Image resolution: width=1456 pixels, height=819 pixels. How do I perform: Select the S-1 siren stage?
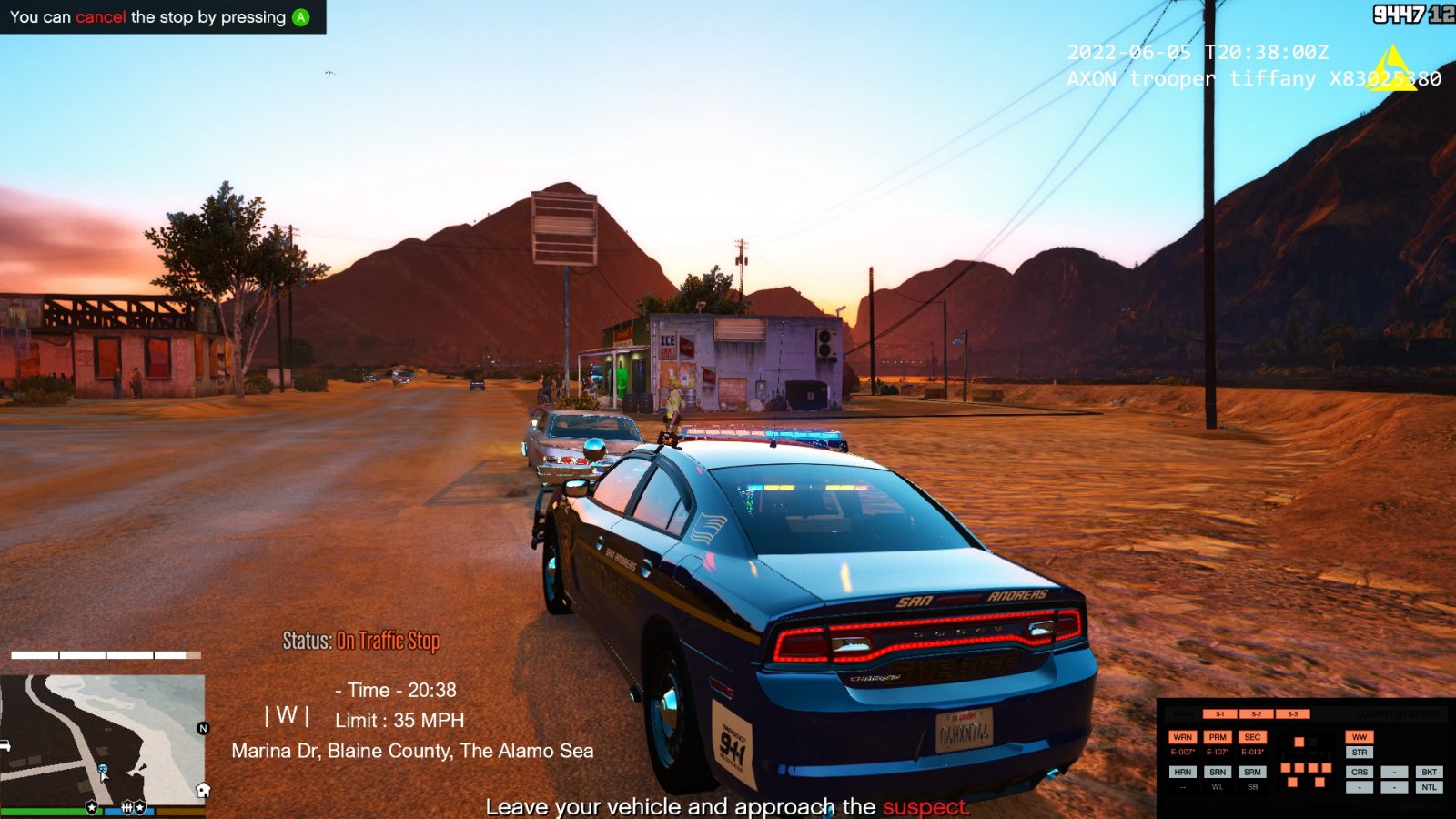pos(1220,714)
